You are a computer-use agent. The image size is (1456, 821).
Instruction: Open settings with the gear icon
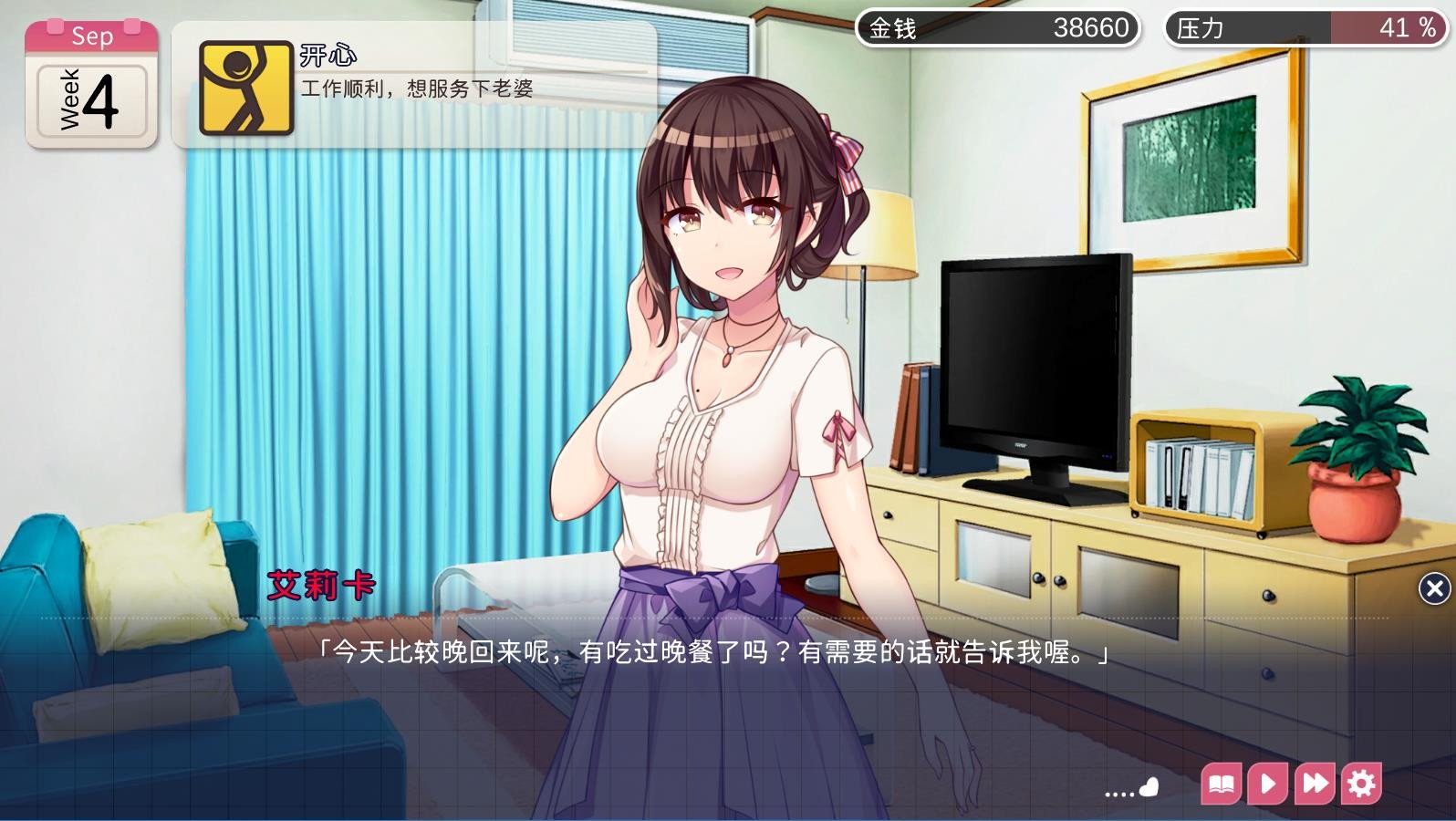1361,784
